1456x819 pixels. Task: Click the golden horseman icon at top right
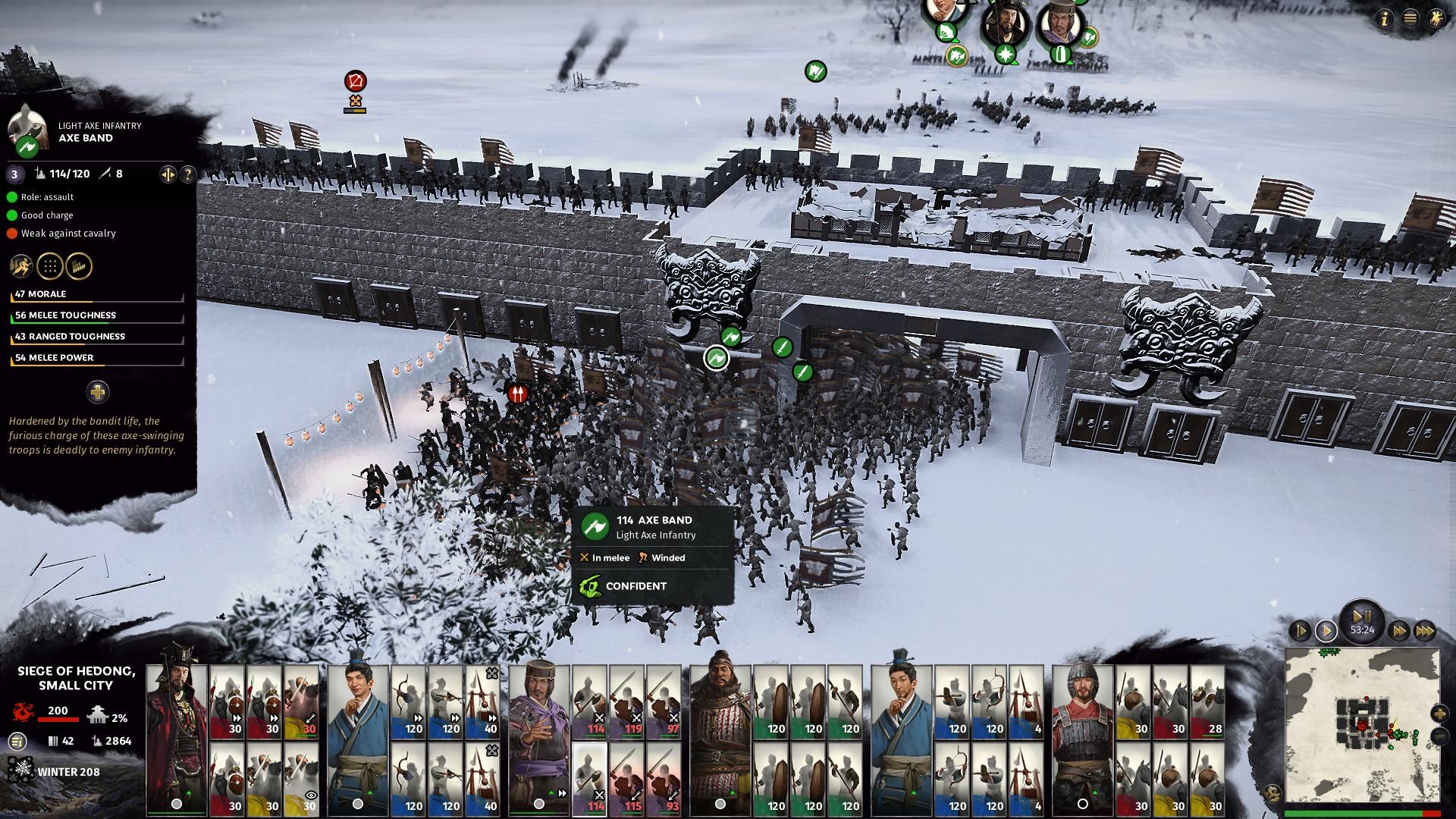(1436, 19)
